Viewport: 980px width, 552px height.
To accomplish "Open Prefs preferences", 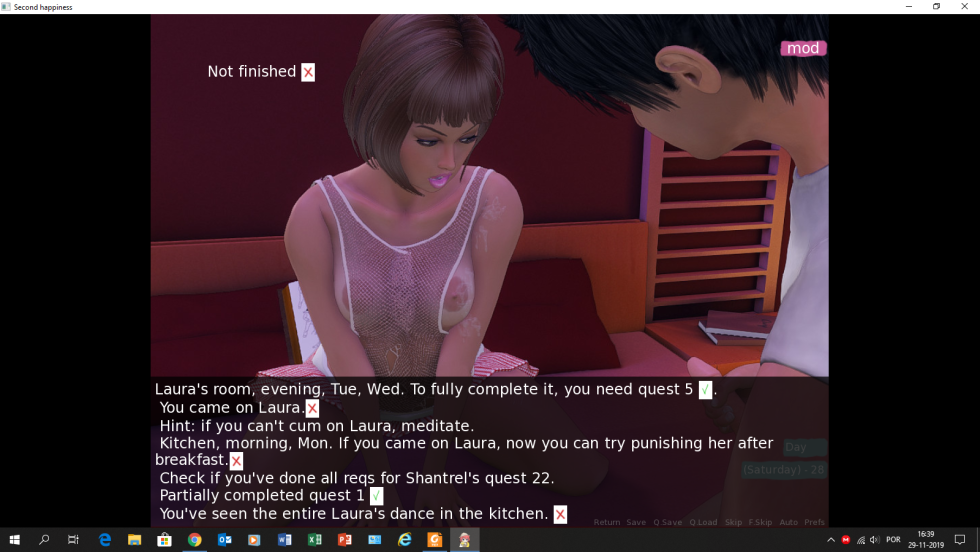I will tap(814, 522).
